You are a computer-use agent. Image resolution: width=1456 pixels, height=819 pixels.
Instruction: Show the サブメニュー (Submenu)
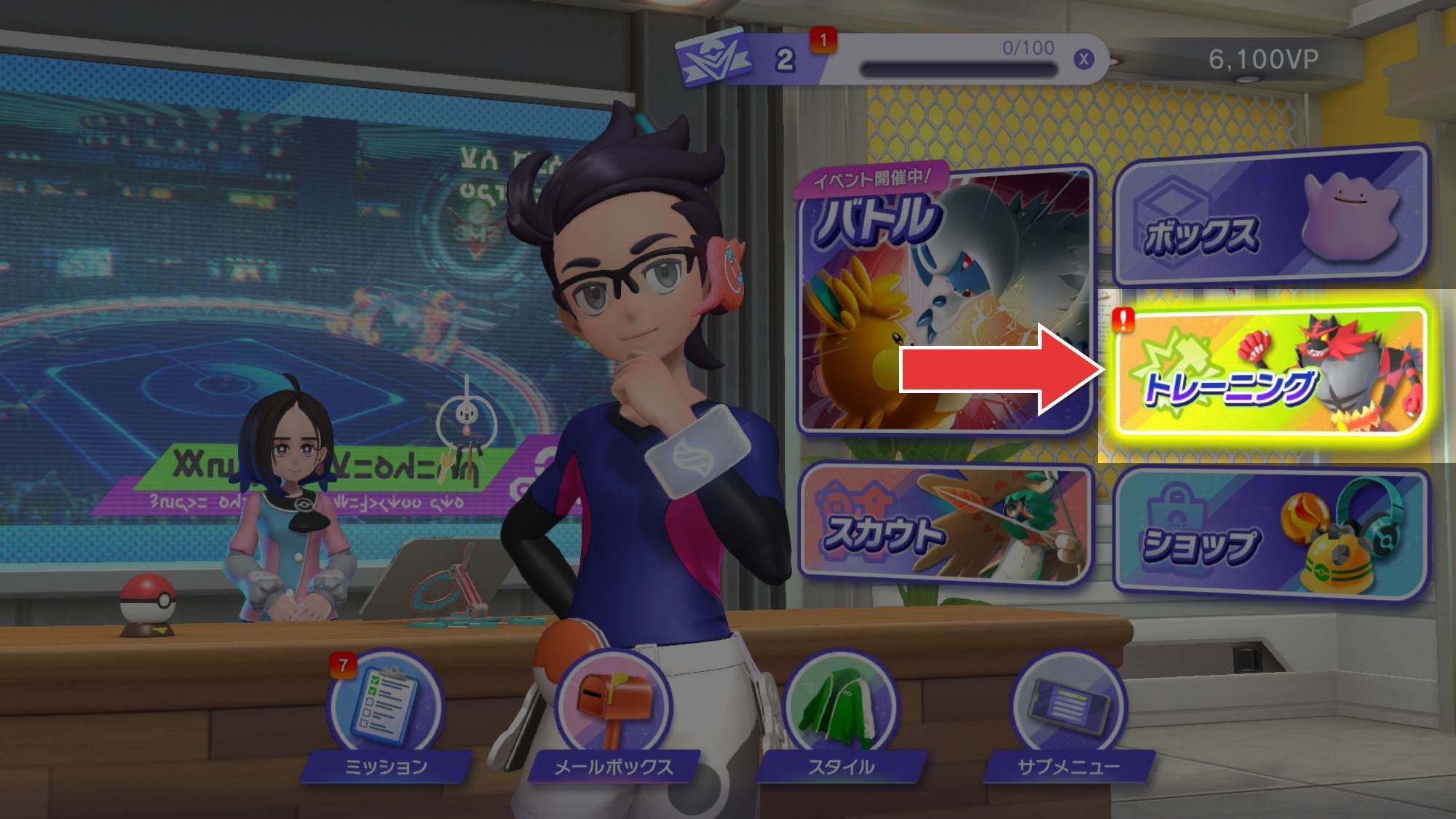(x=1068, y=705)
